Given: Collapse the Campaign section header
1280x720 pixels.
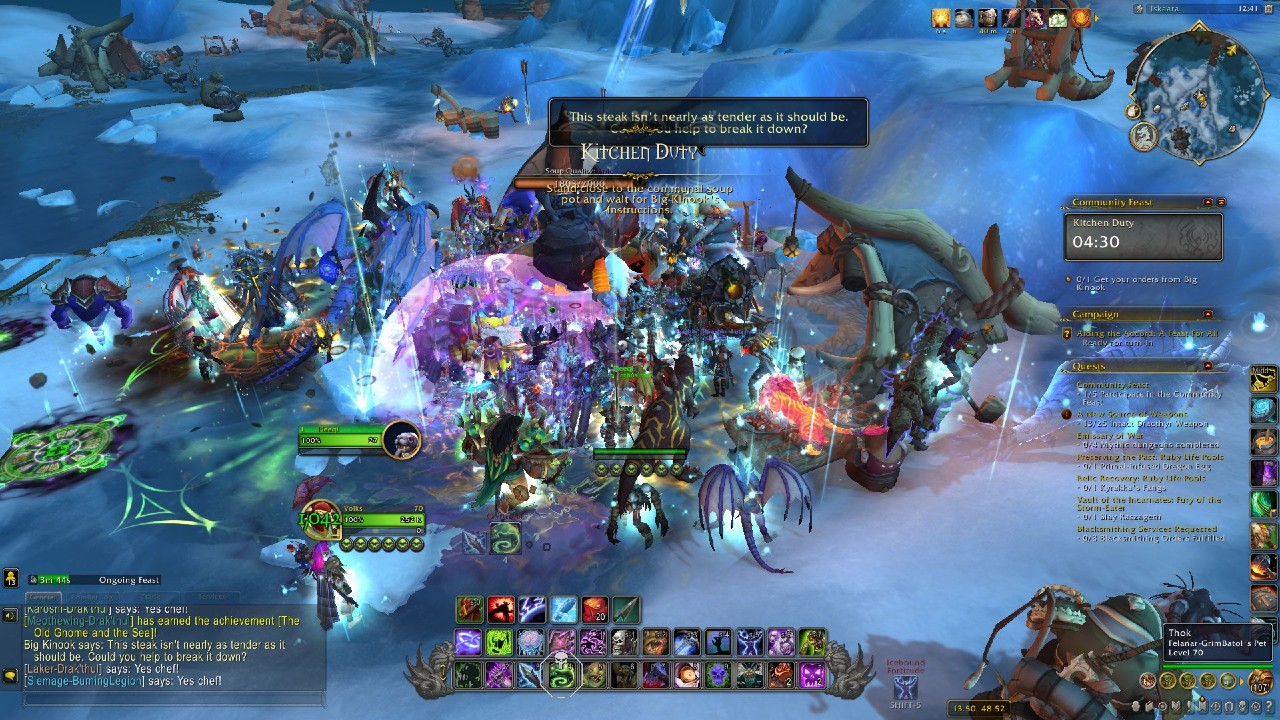Looking at the screenshot, I should click(x=1208, y=312).
